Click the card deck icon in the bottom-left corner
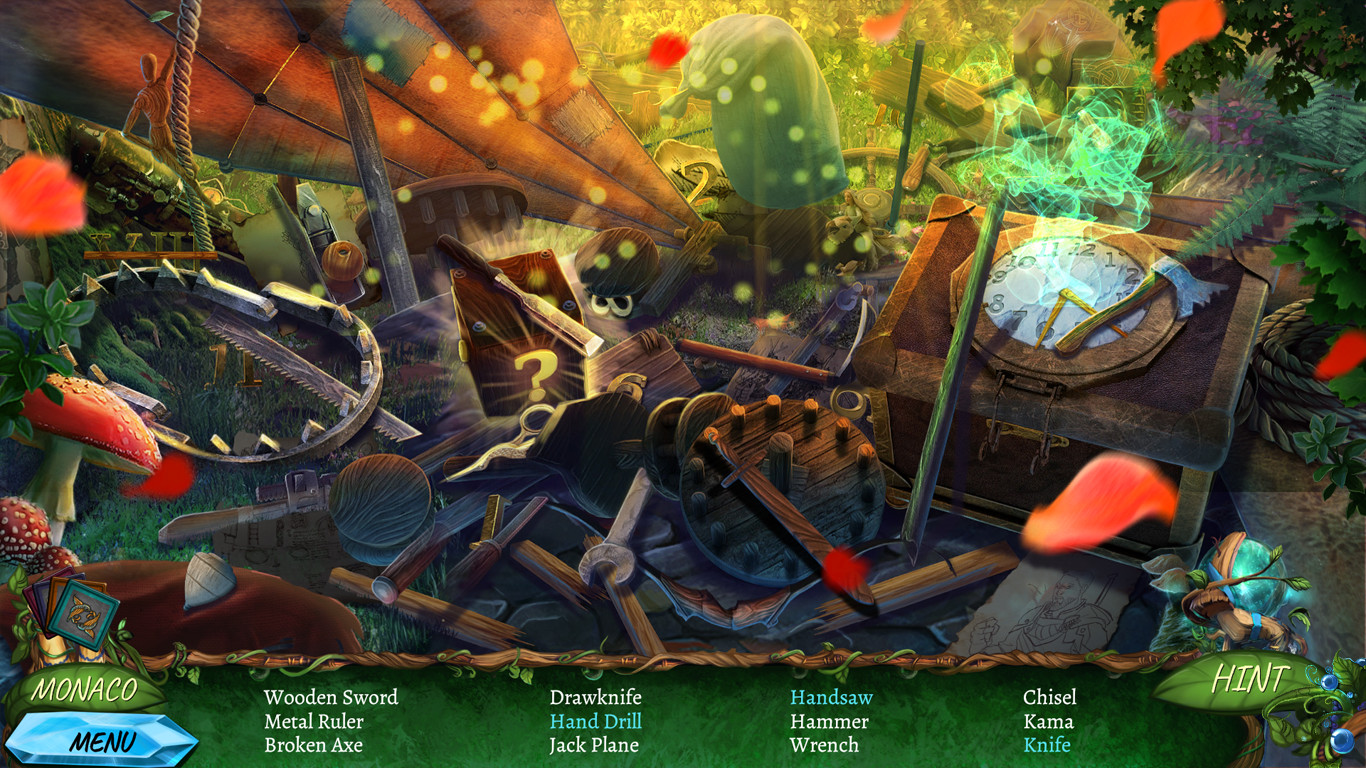This screenshot has height=768, width=1366. [x=75, y=612]
